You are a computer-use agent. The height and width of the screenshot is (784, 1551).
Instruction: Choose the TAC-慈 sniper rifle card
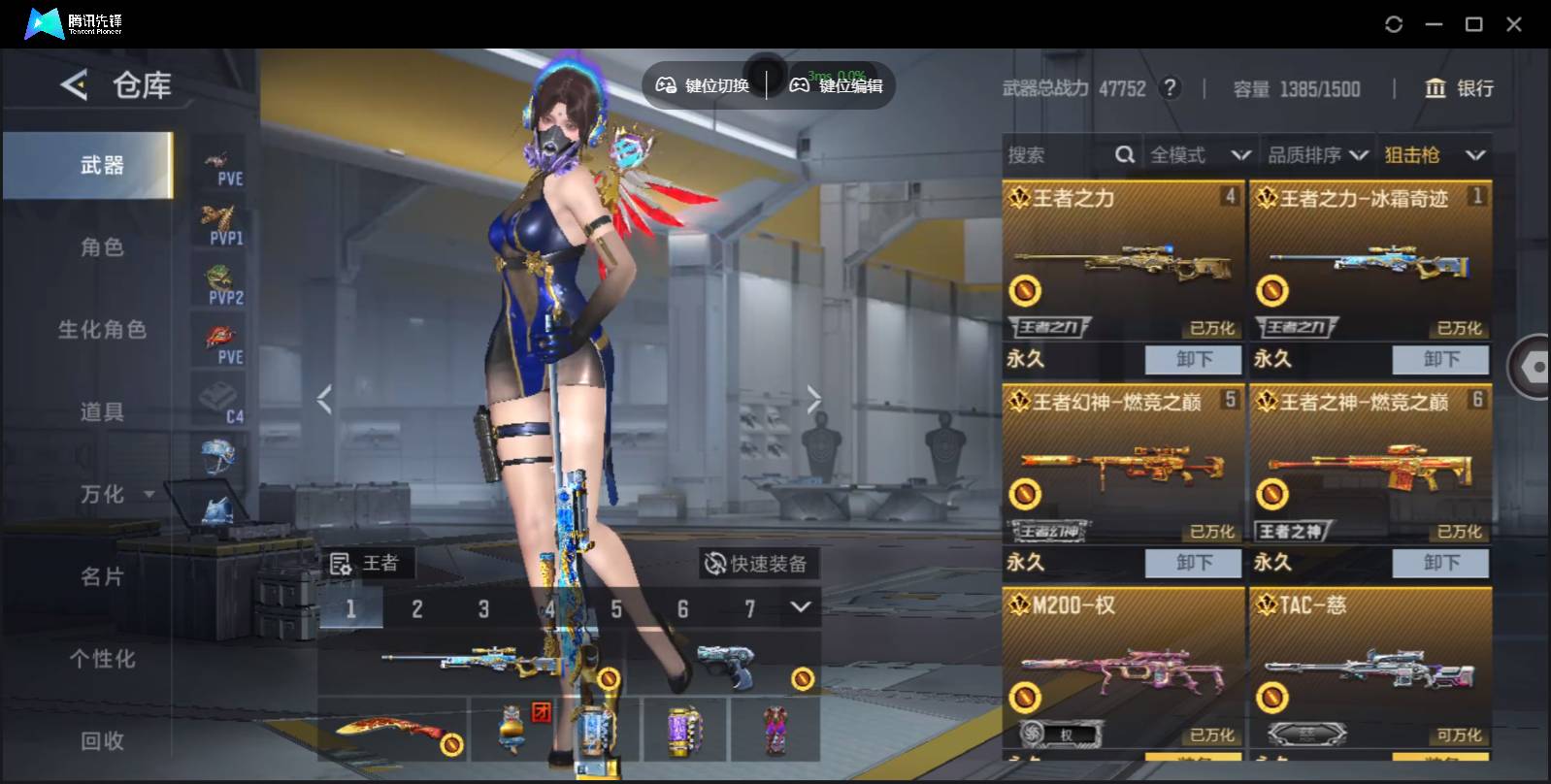click(1369, 670)
